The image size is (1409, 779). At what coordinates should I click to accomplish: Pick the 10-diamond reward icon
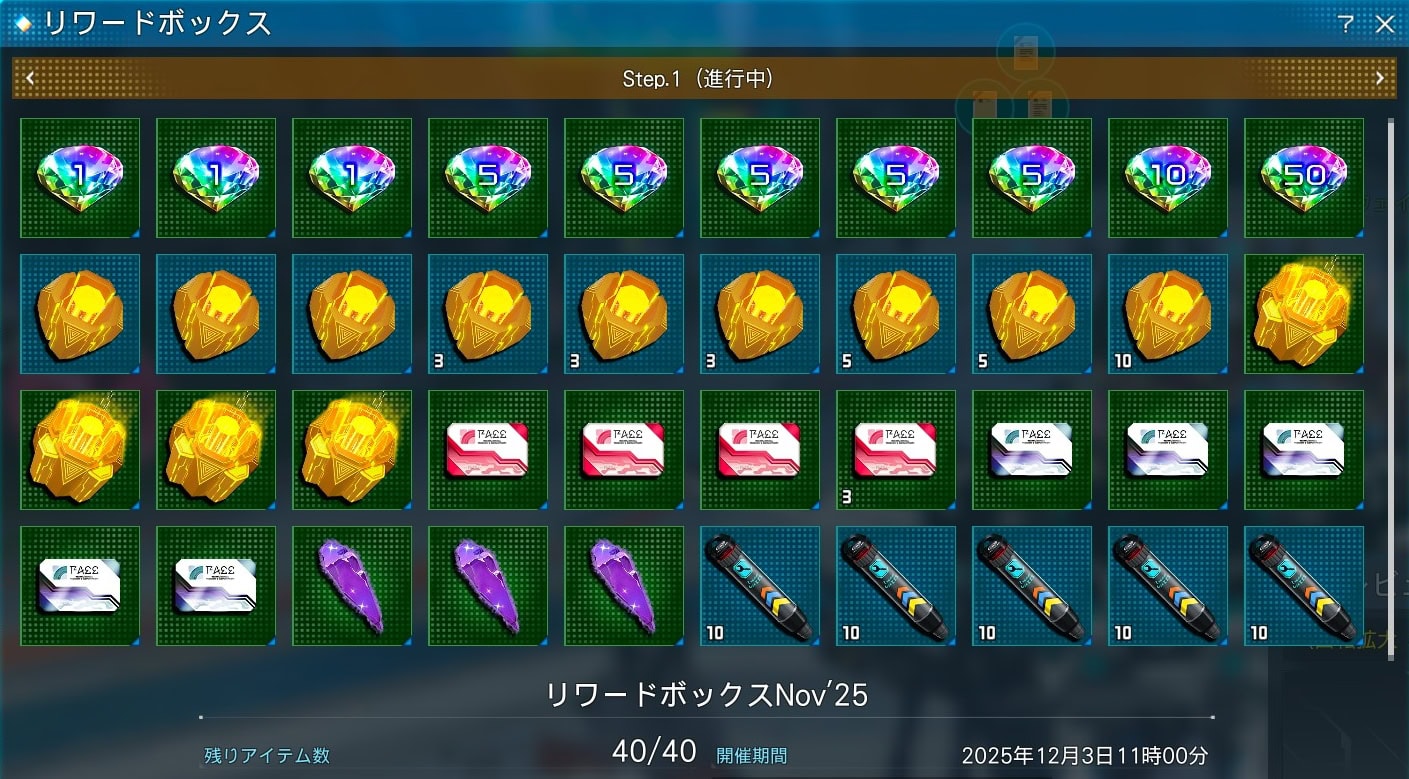tap(1167, 178)
